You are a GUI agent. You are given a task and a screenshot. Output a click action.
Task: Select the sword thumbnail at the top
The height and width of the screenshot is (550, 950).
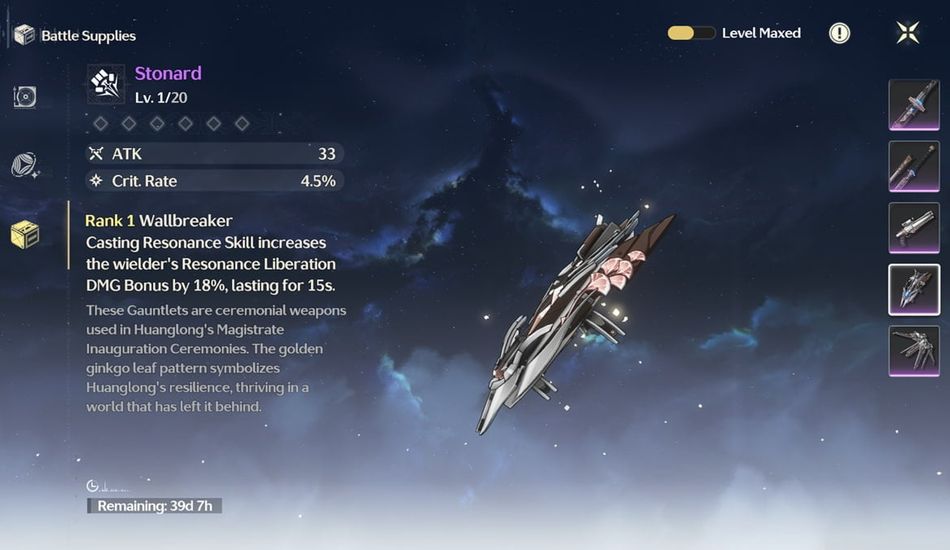(x=914, y=105)
